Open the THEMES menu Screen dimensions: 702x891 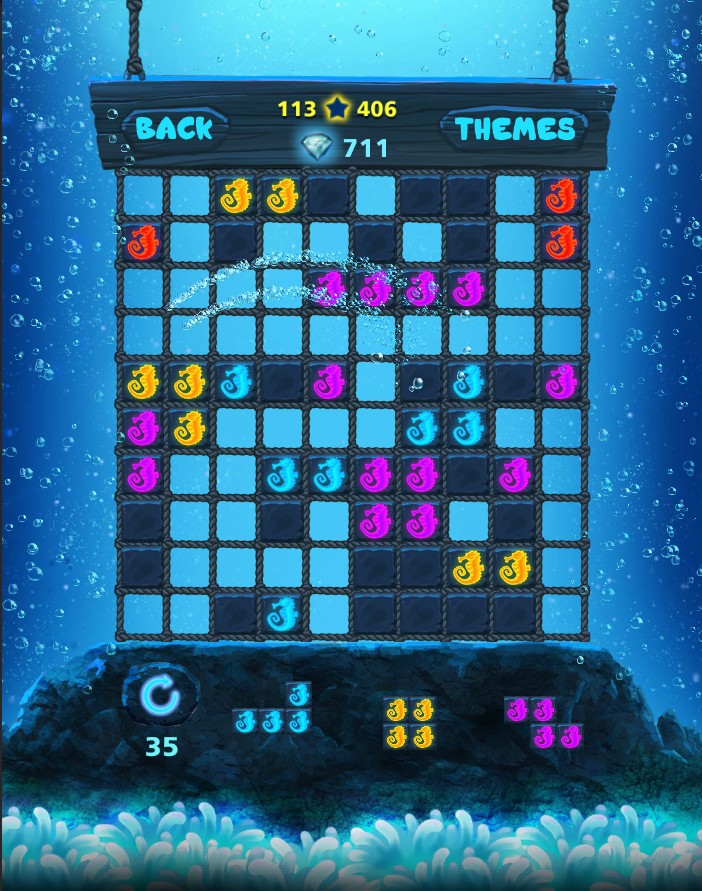515,129
